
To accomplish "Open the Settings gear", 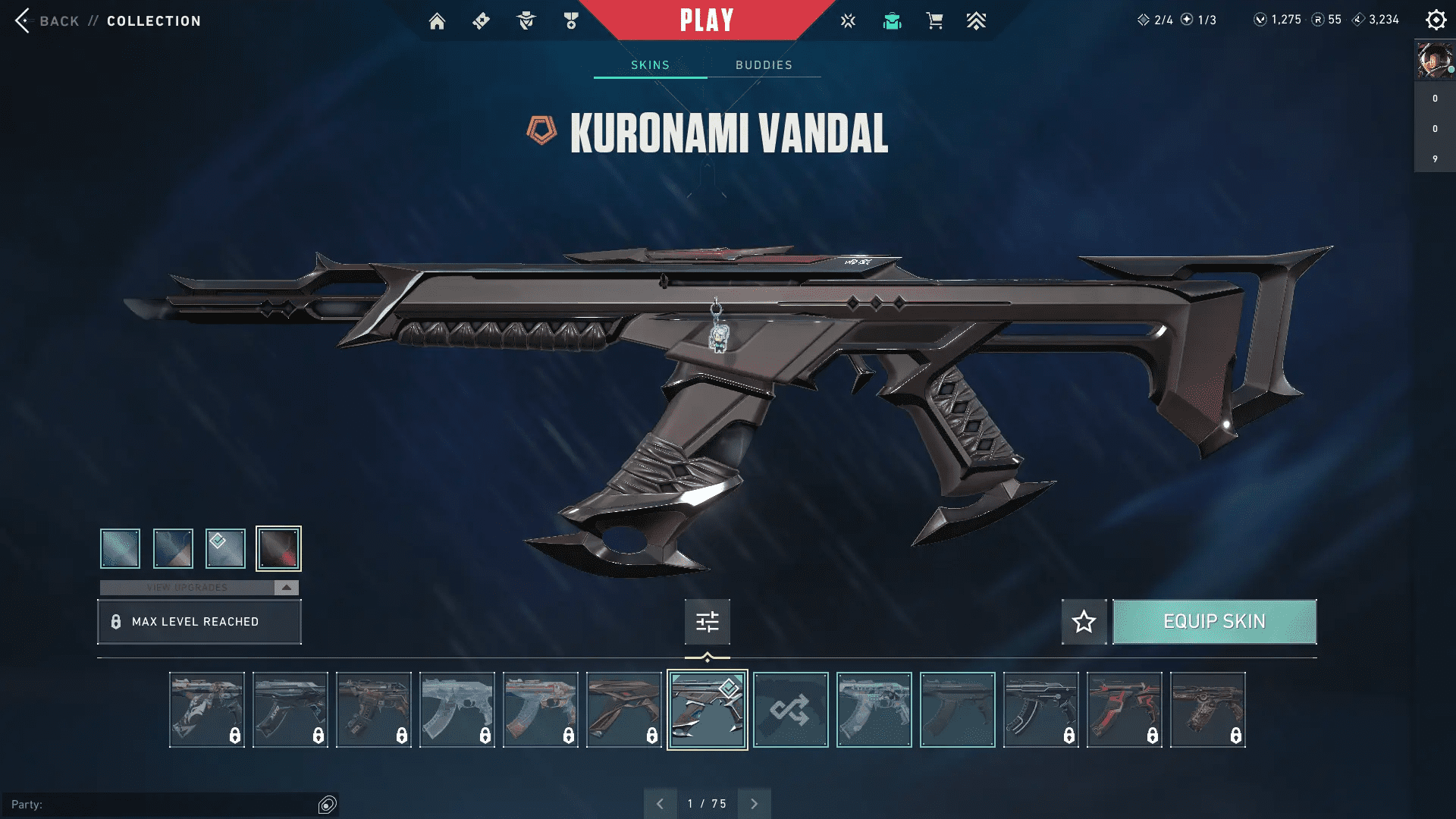I will click(1436, 20).
